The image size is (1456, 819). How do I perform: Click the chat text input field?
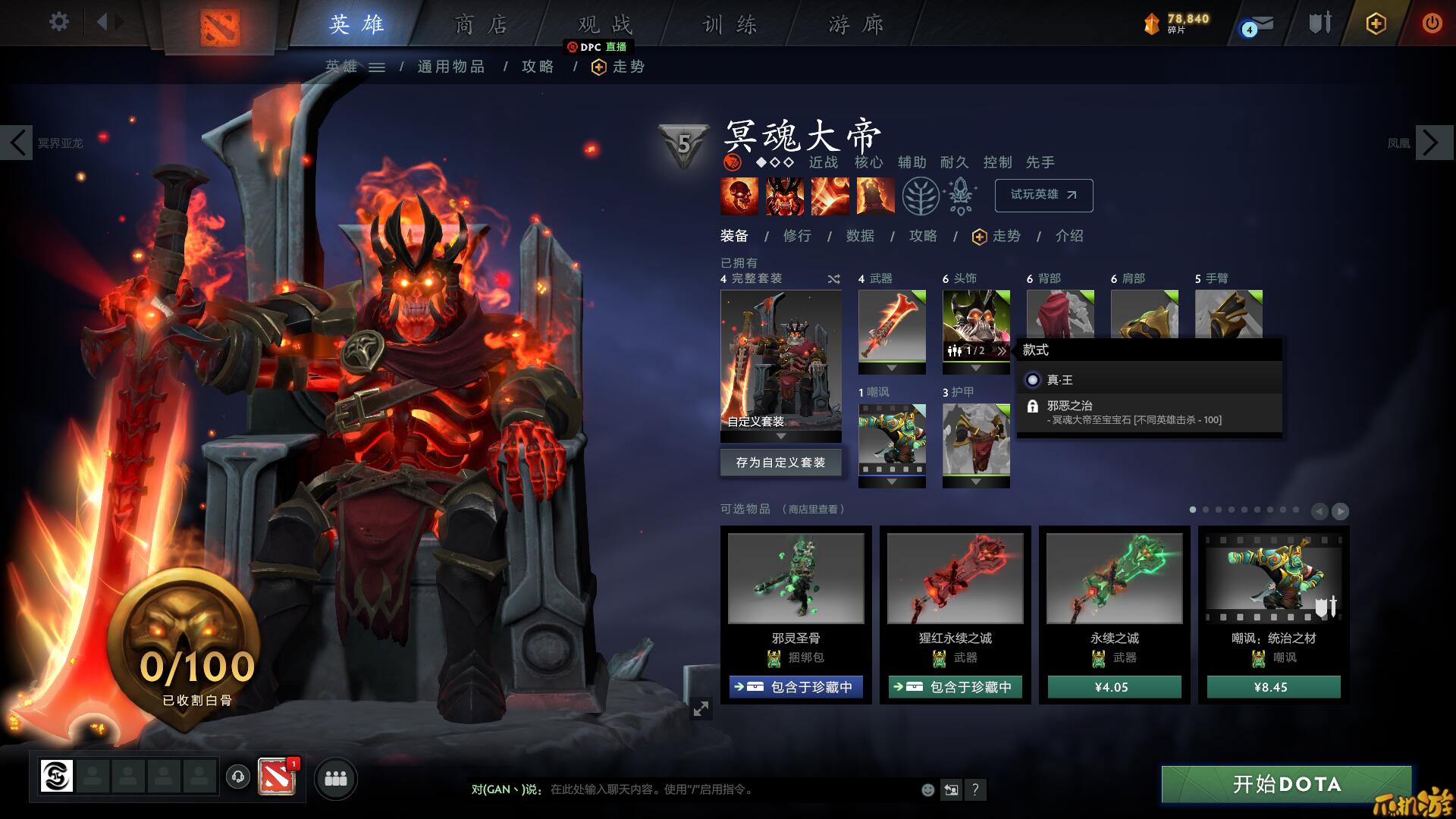(x=728, y=789)
